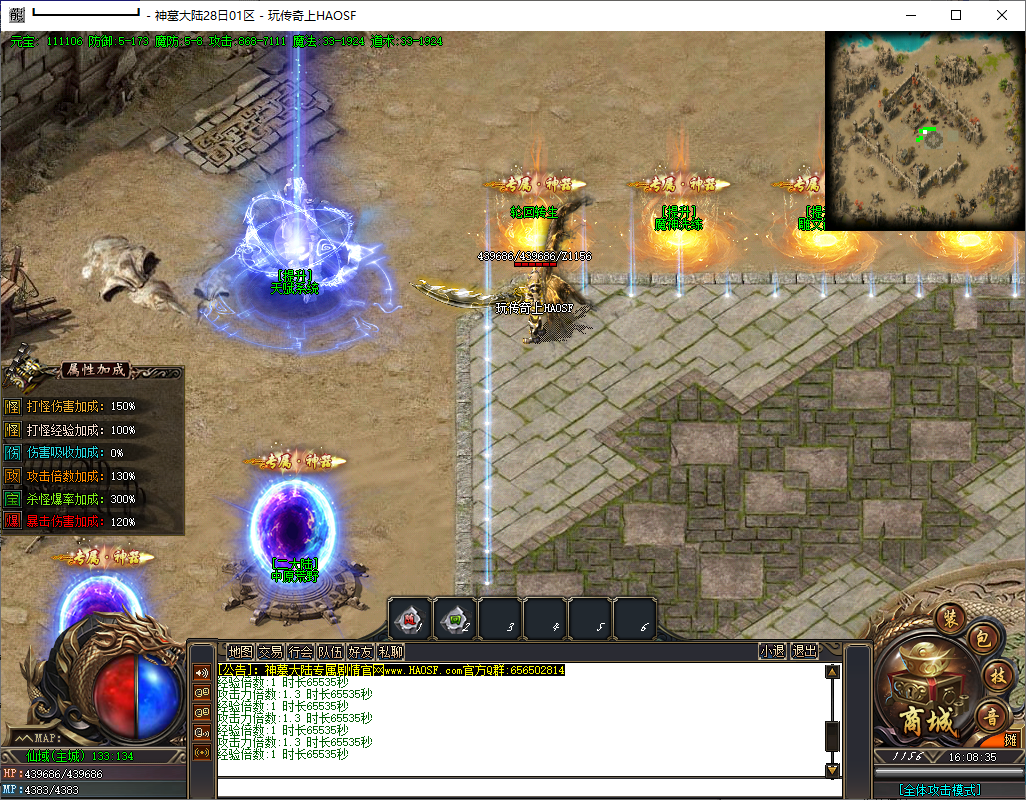The image size is (1026, 800).
Task: Open the 队伍 team panel
Action: coord(330,651)
